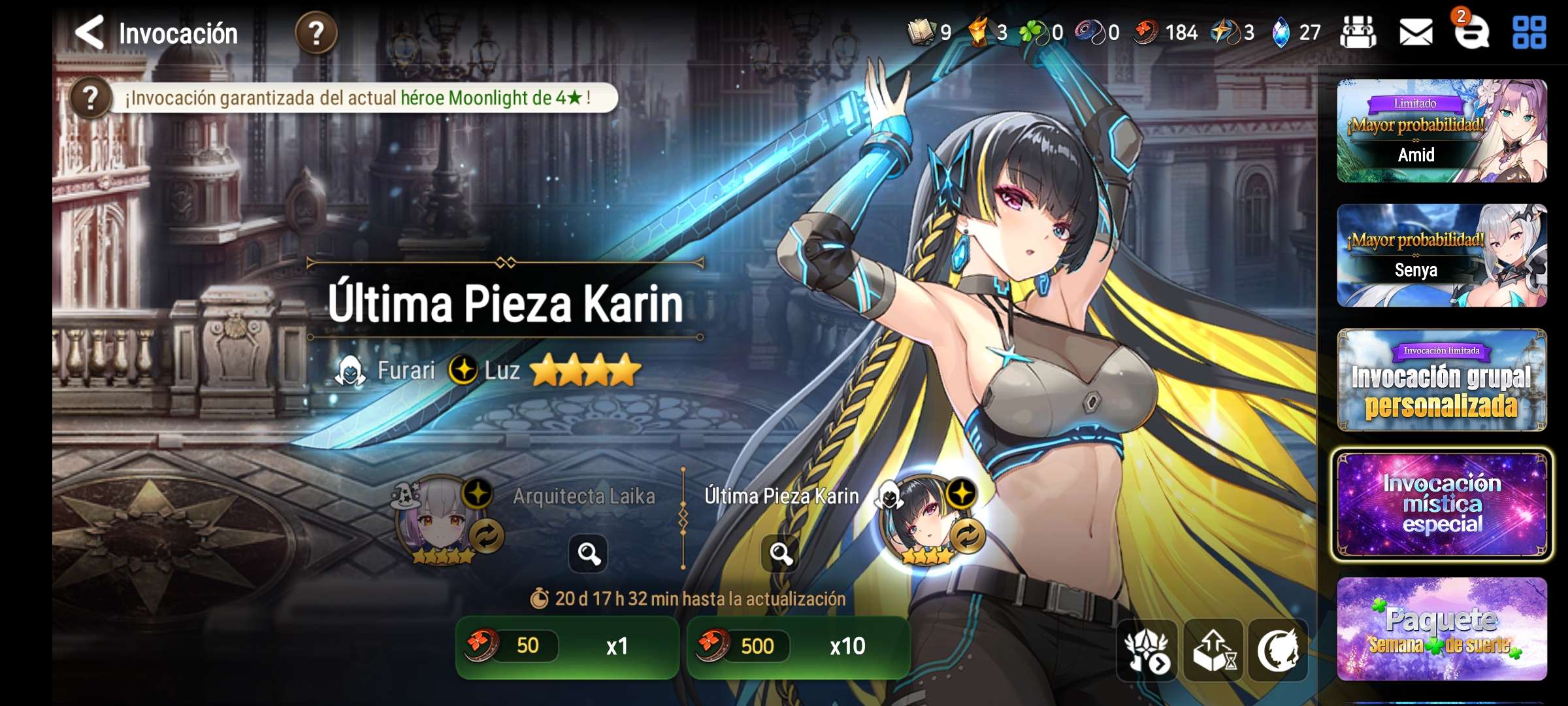This screenshot has width=1568, height=706.
Task: Open the blue grid main menu
Action: pyautogui.click(x=1529, y=33)
